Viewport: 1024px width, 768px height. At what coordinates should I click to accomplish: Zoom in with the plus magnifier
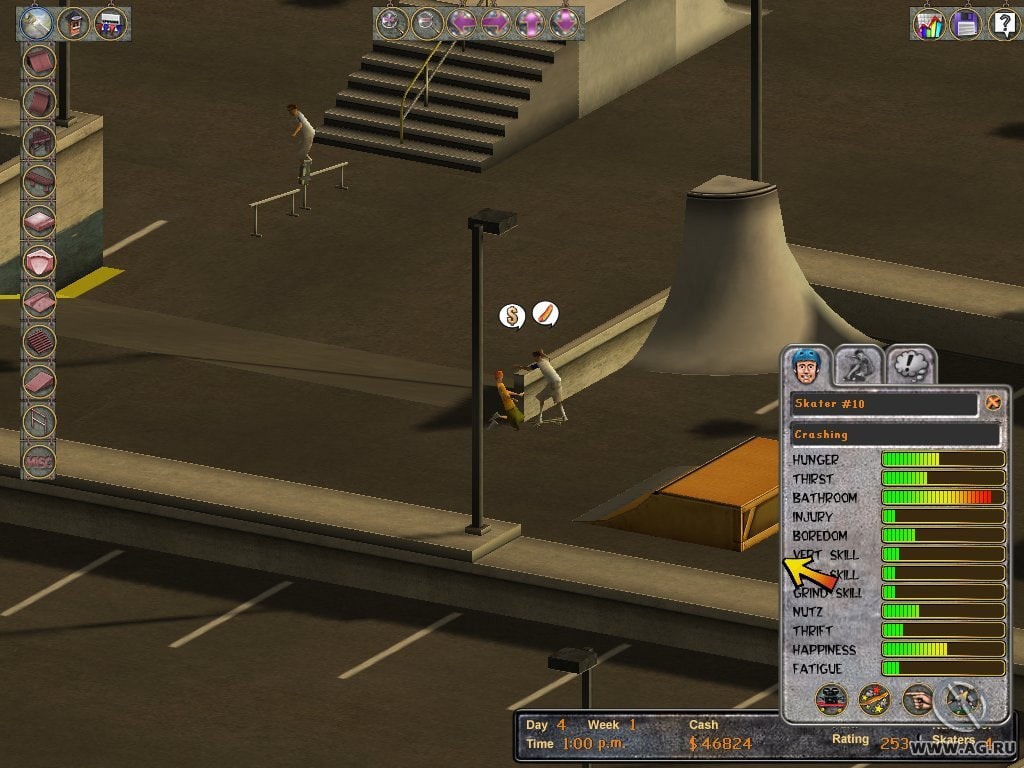(x=391, y=23)
